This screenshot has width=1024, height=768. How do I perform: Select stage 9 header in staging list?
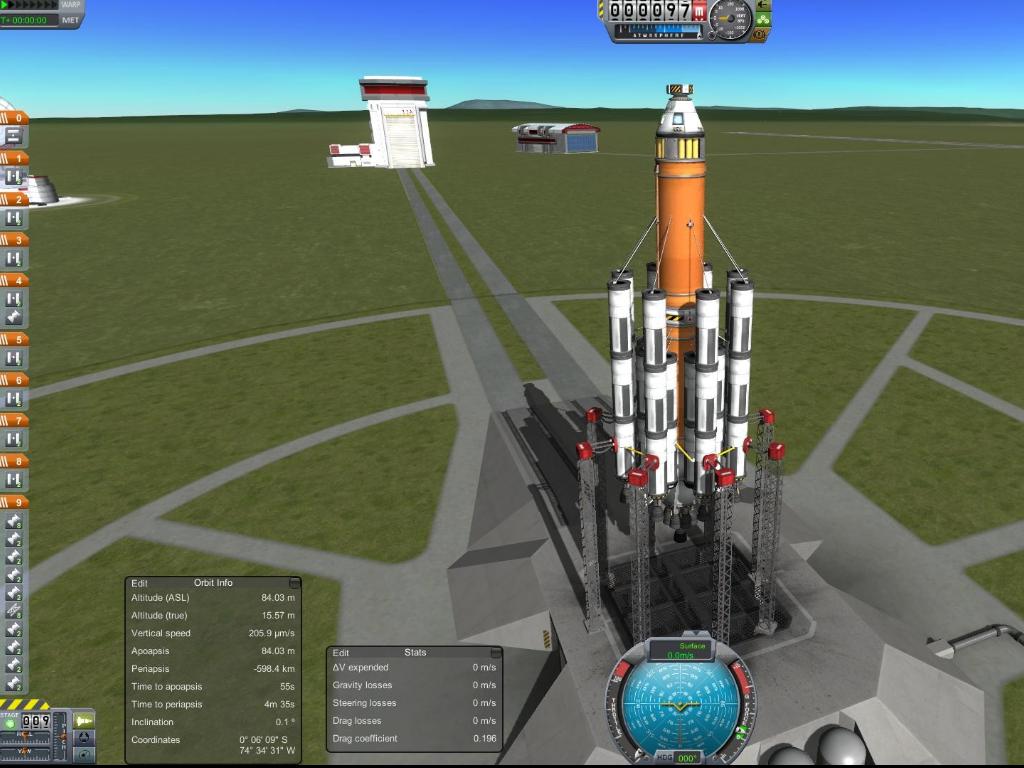[15, 502]
